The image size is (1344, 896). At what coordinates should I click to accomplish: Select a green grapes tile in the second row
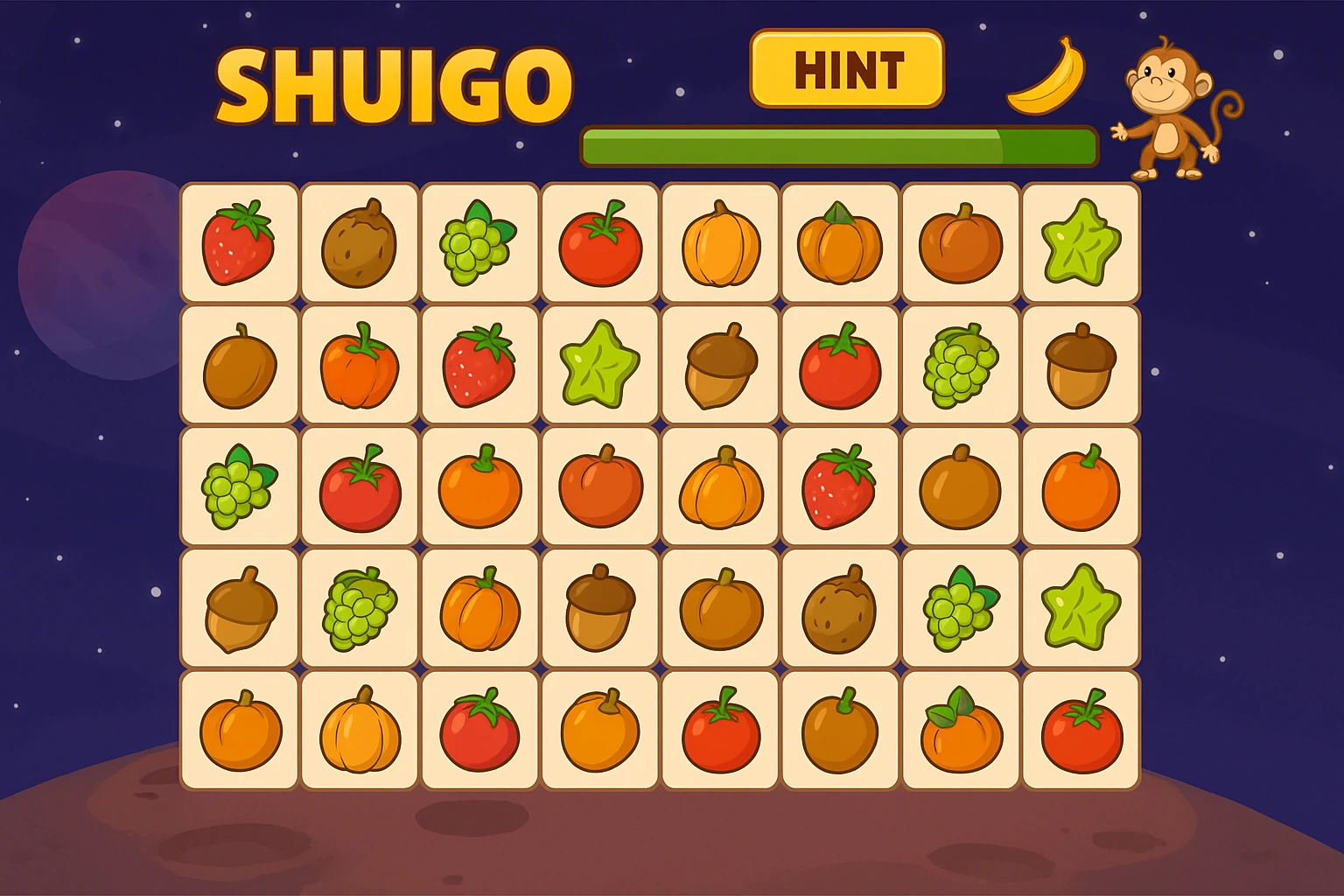coord(959,364)
